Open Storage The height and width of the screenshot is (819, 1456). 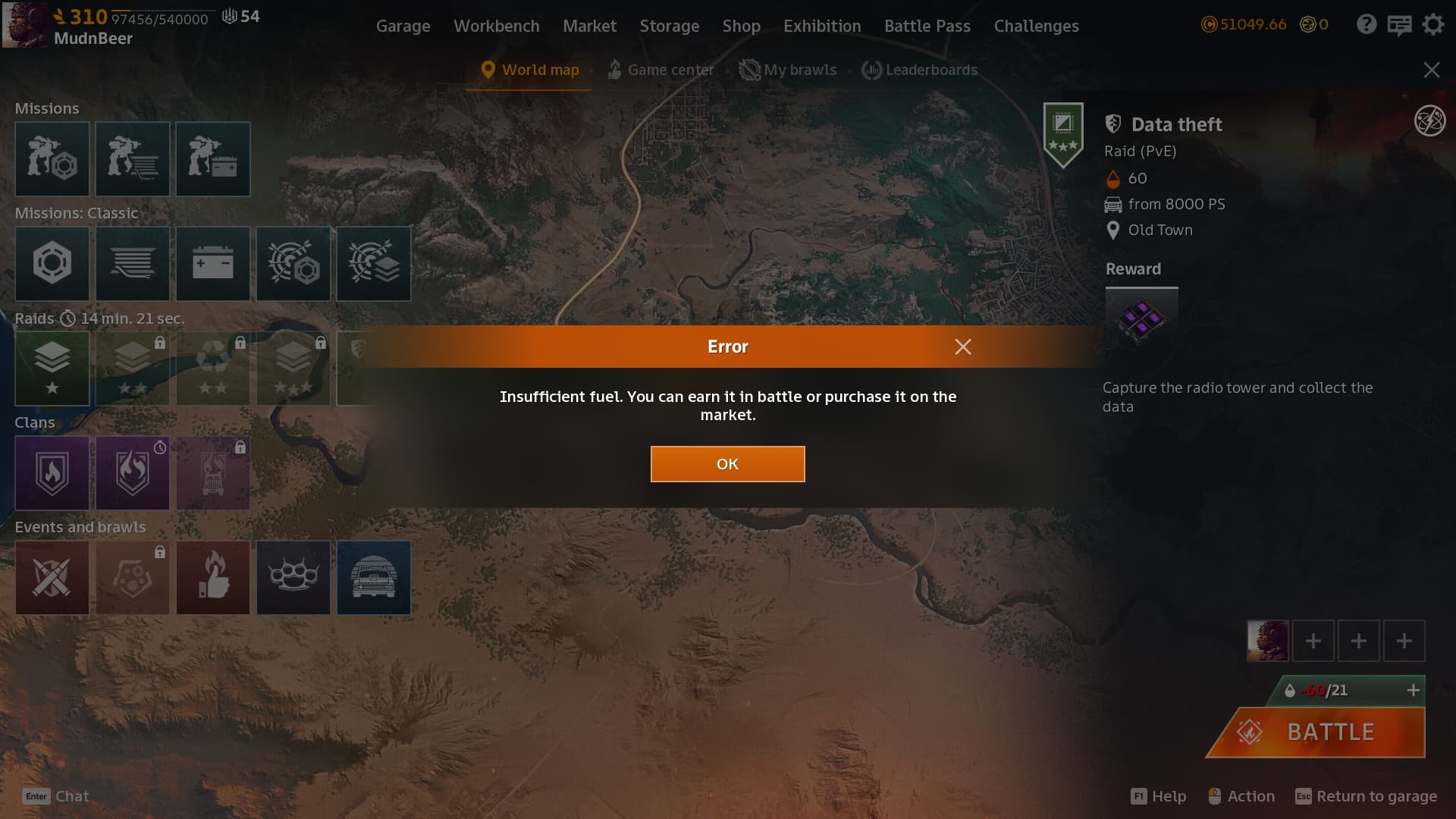click(669, 26)
